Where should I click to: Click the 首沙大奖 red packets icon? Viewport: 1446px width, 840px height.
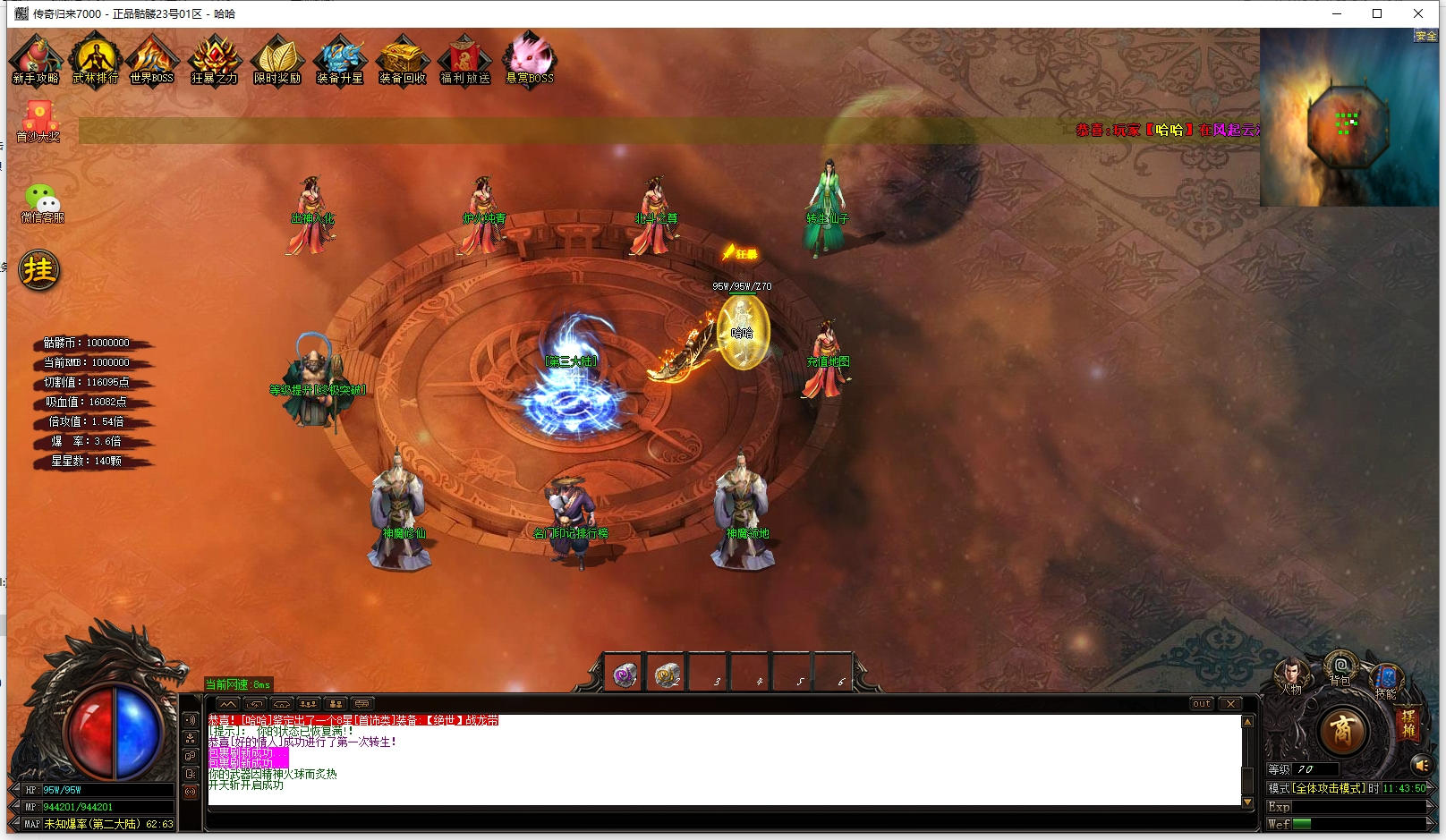click(x=38, y=120)
